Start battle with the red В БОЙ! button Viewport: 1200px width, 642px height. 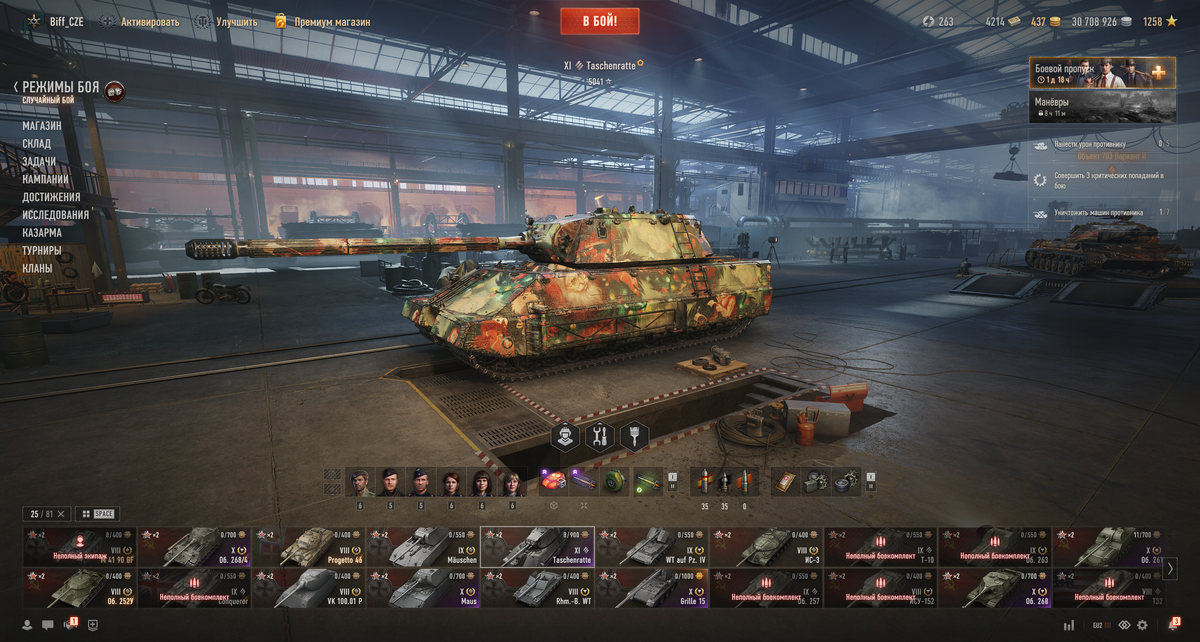pyautogui.click(x=601, y=20)
